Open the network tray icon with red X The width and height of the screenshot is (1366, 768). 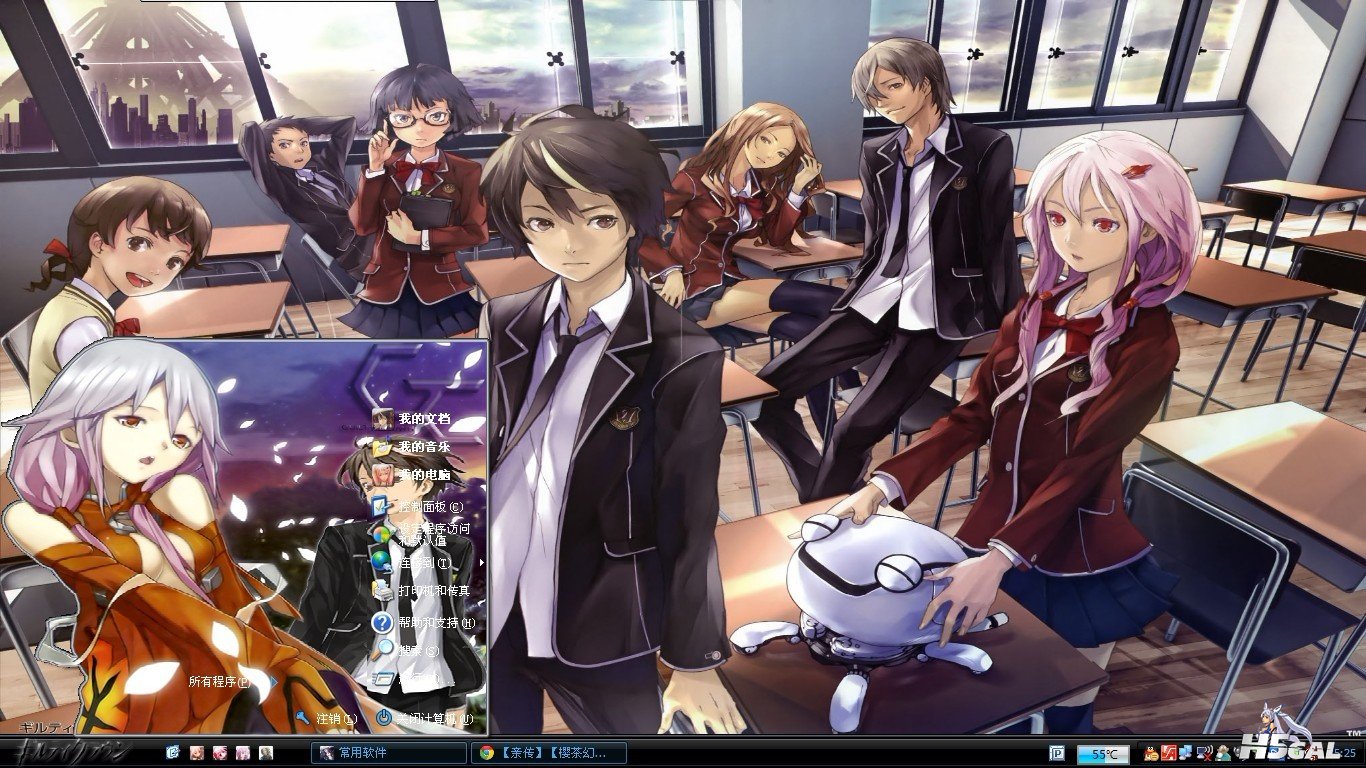pos(1203,752)
